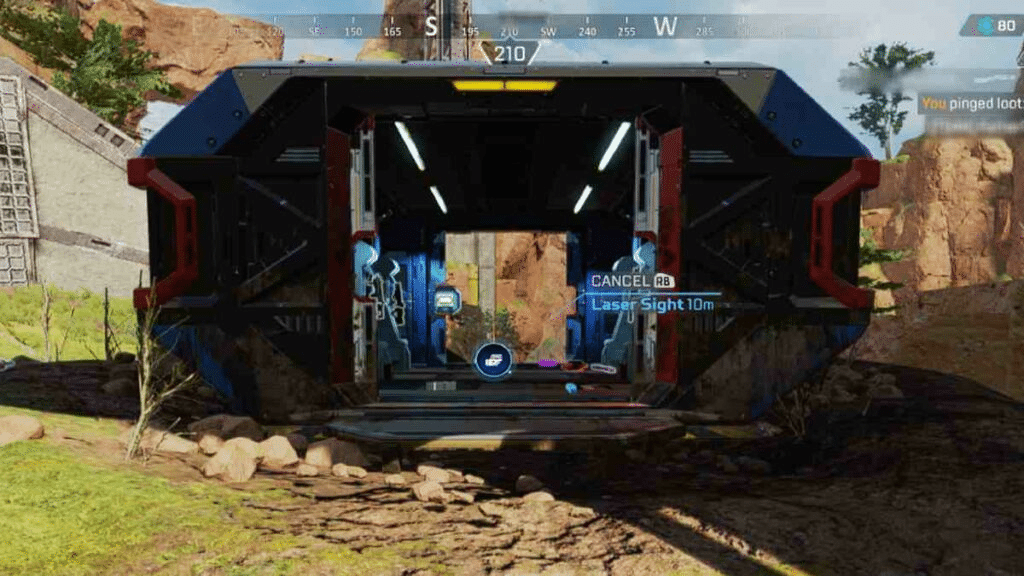Open the "You pinged loot" feed message
This screenshot has width=1024, height=576.
tap(969, 103)
